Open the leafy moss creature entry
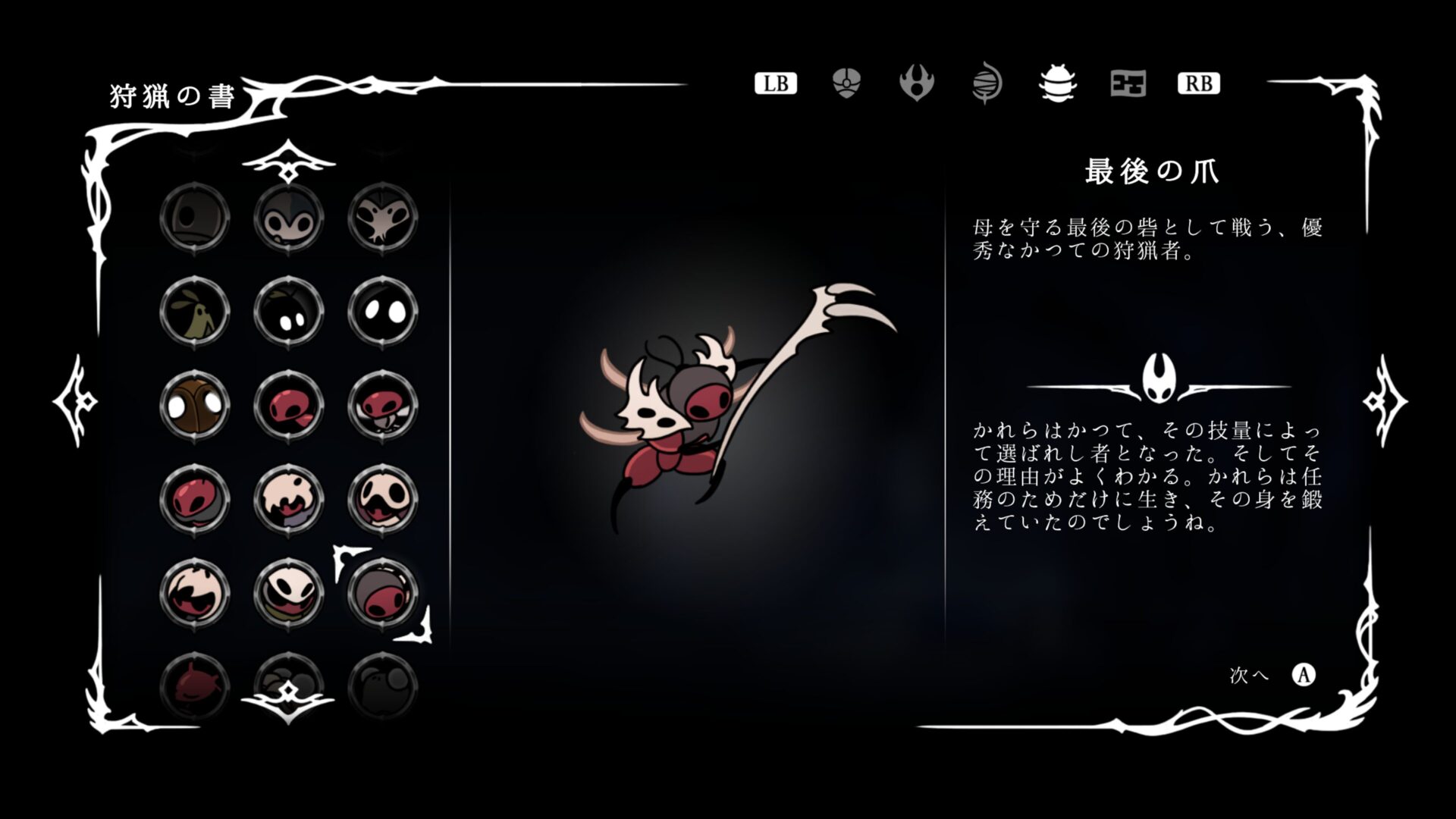 click(x=196, y=311)
